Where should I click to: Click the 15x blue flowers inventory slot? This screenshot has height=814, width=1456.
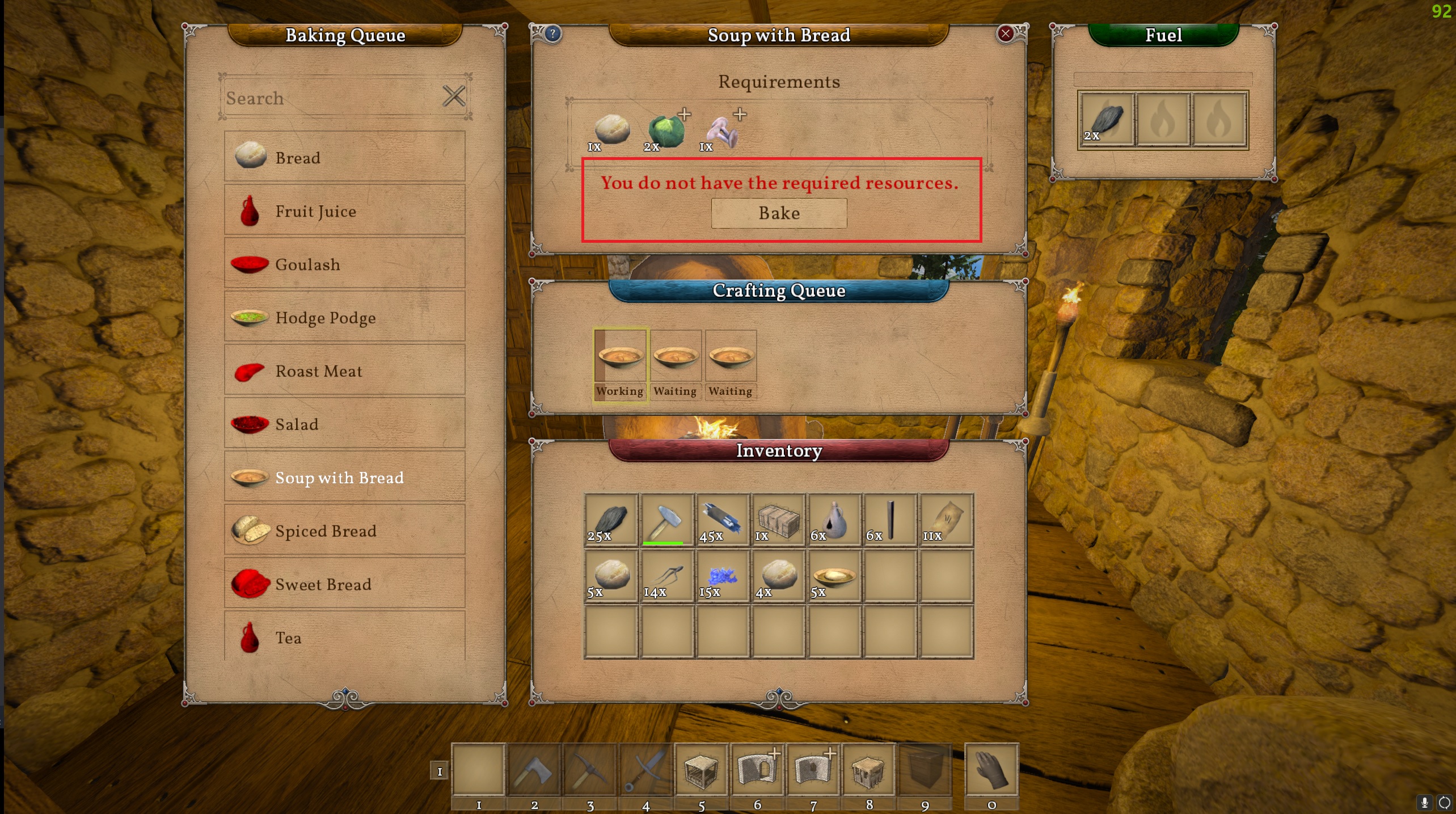(722, 576)
